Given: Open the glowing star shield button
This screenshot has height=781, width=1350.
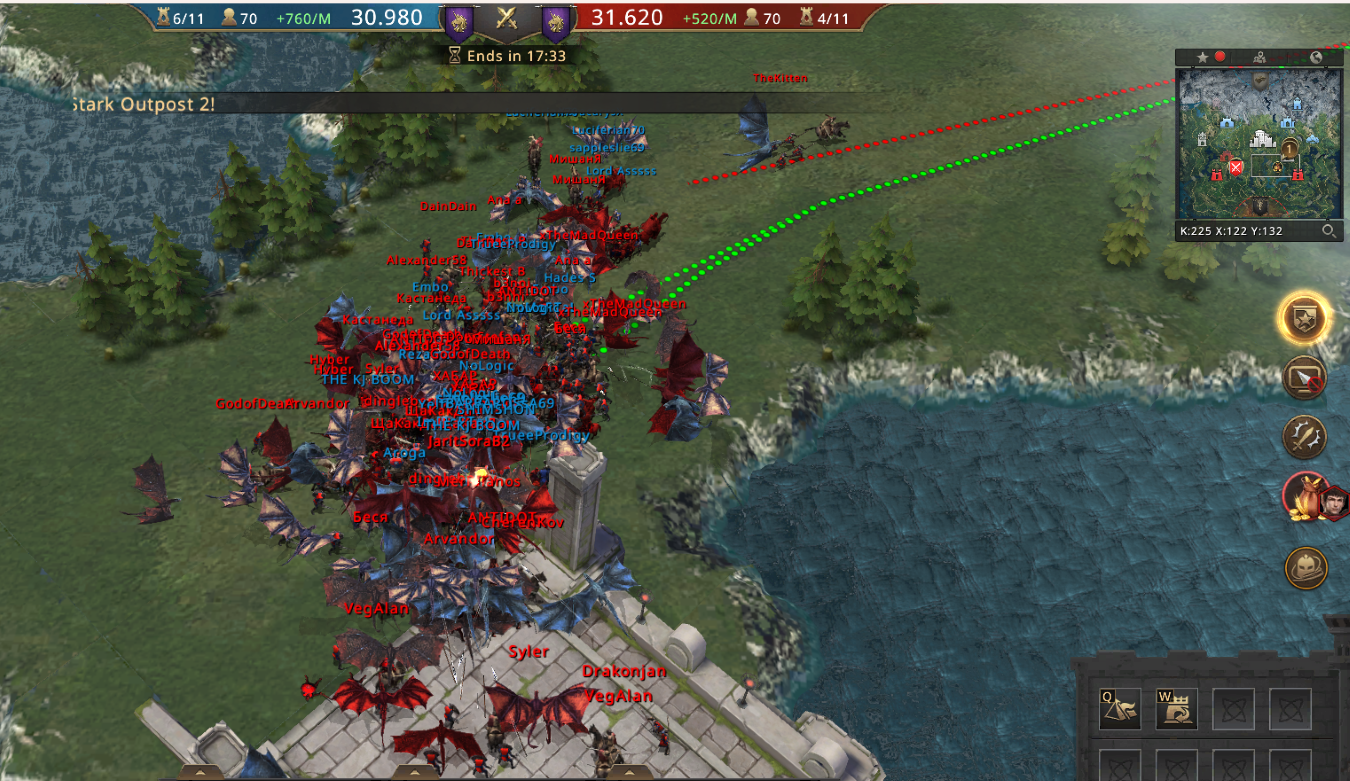Looking at the screenshot, I should 1306,319.
